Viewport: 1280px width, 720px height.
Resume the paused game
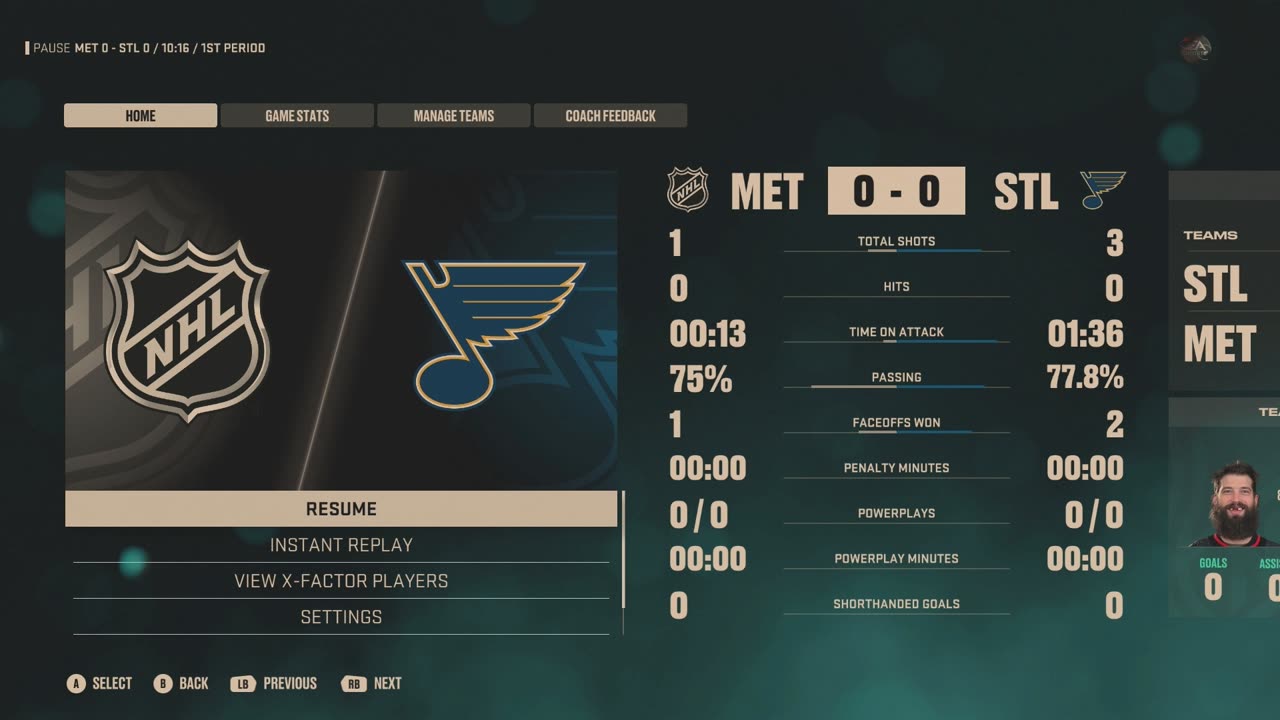click(x=341, y=509)
